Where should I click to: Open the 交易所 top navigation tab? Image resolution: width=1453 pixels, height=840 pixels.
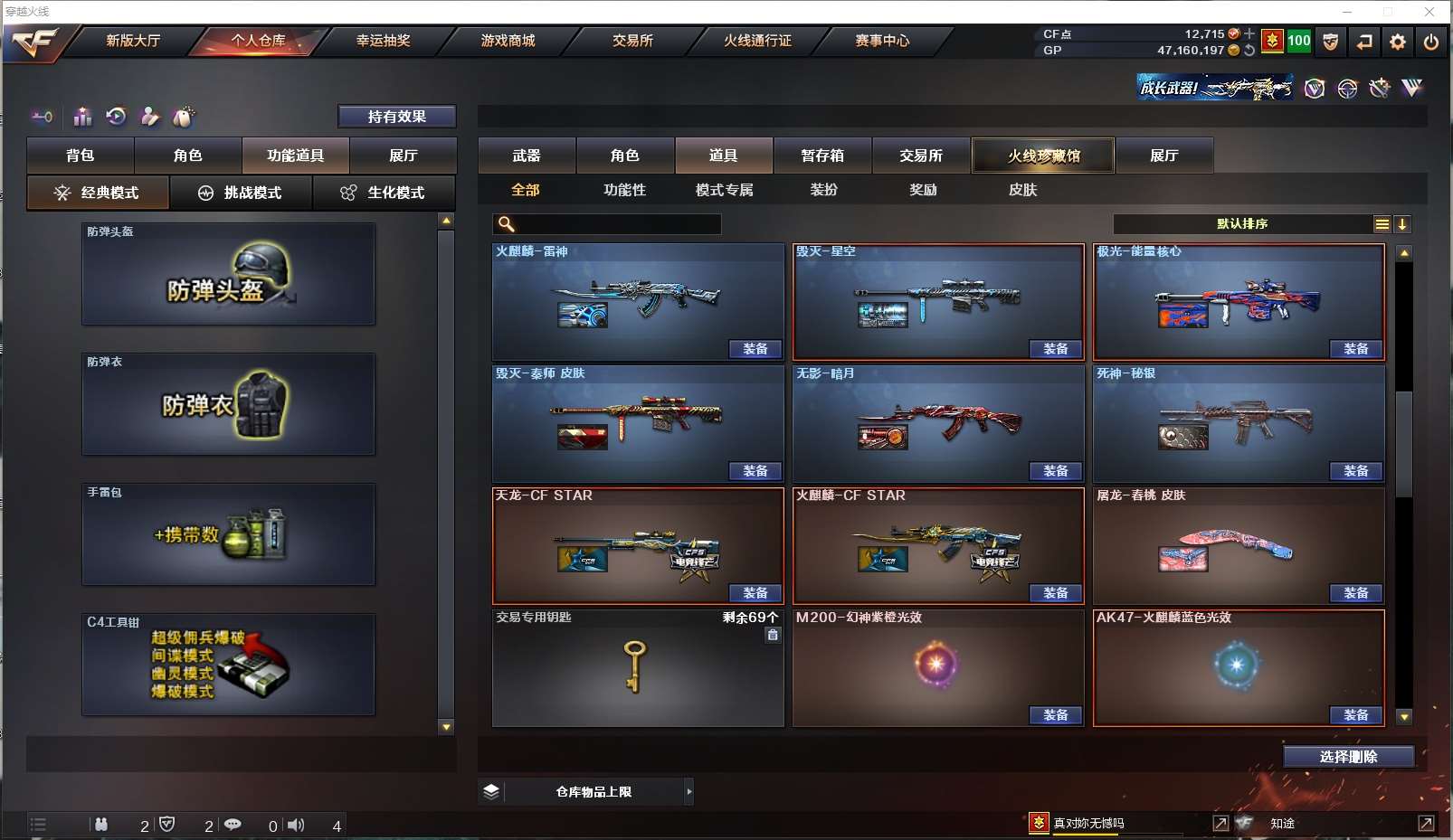click(x=632, y=41)
